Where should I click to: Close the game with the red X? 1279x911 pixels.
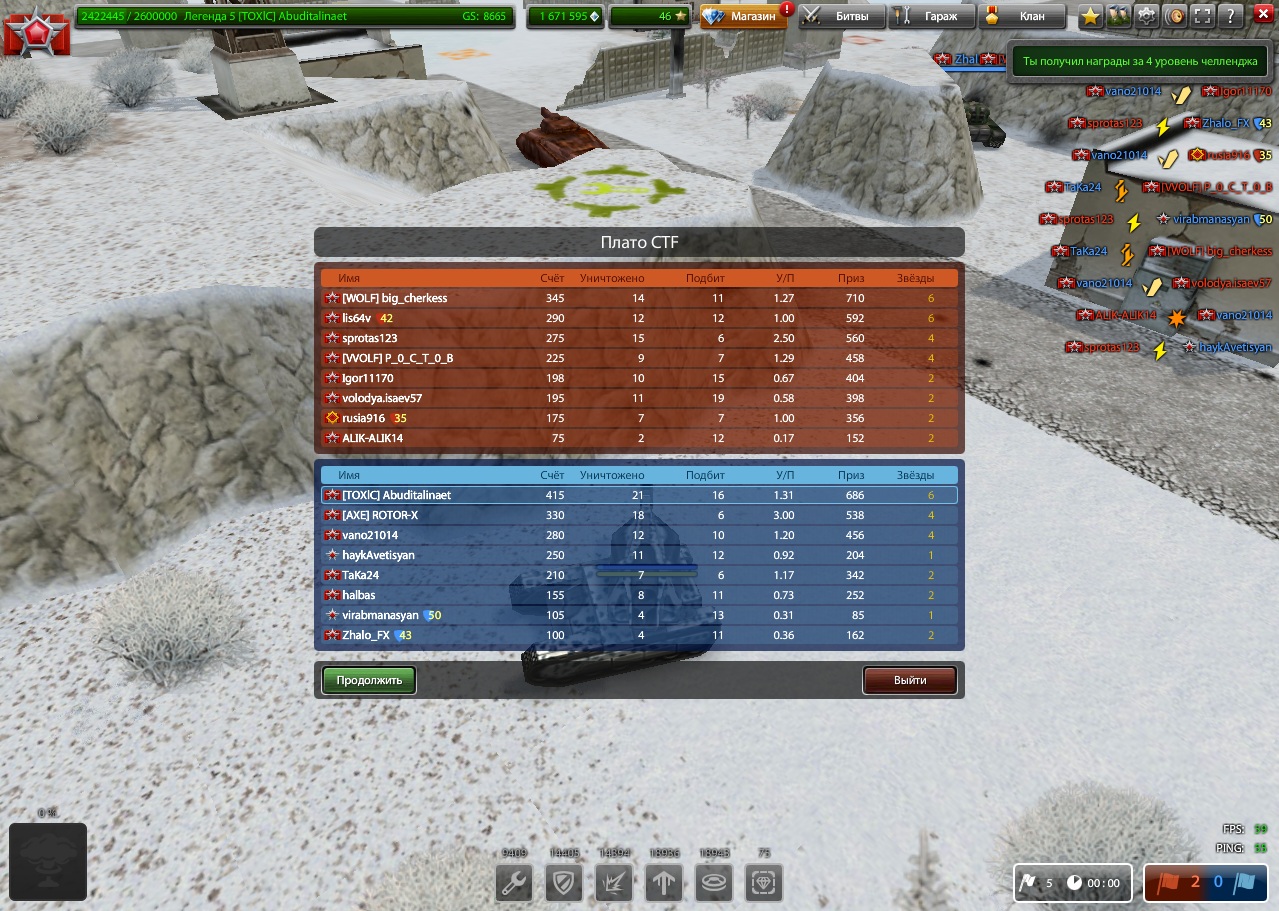pyautogui.click(x=1261, y=16)
